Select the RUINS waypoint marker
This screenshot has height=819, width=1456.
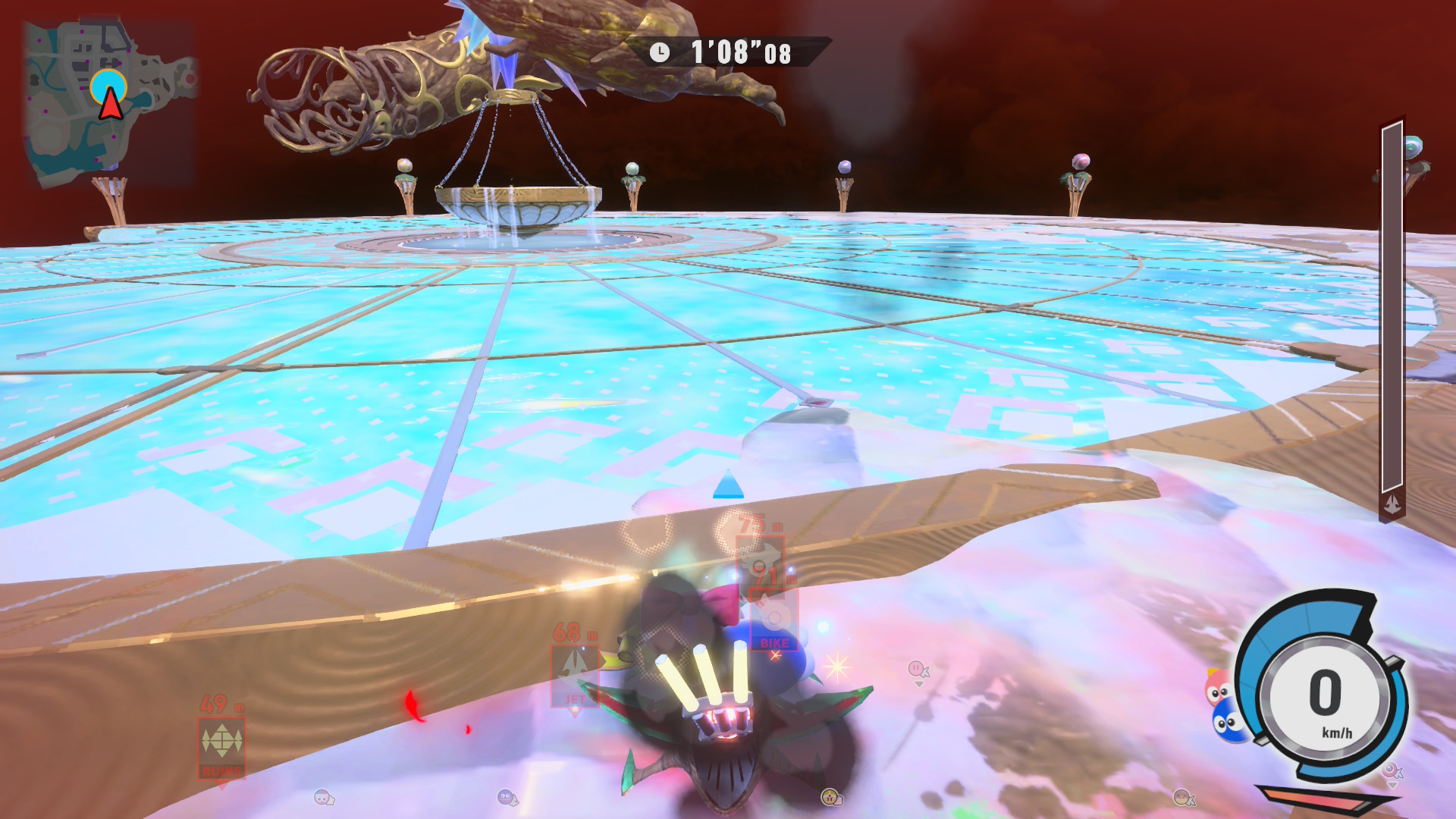(x=221, y=748)
